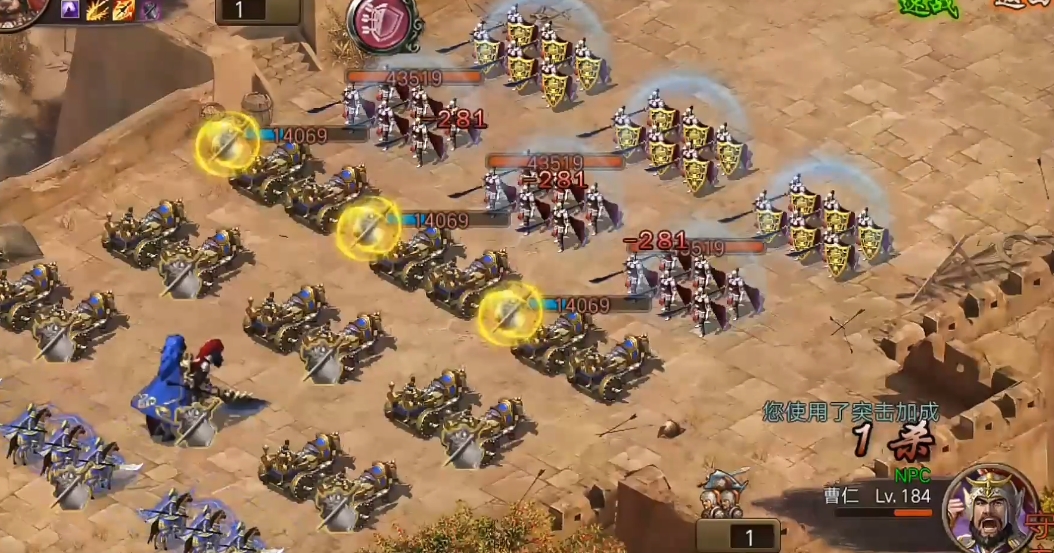Select the dark purple crossed-weapons buff icon
This screenshot has height=553, width=1054.
[149, 10]
